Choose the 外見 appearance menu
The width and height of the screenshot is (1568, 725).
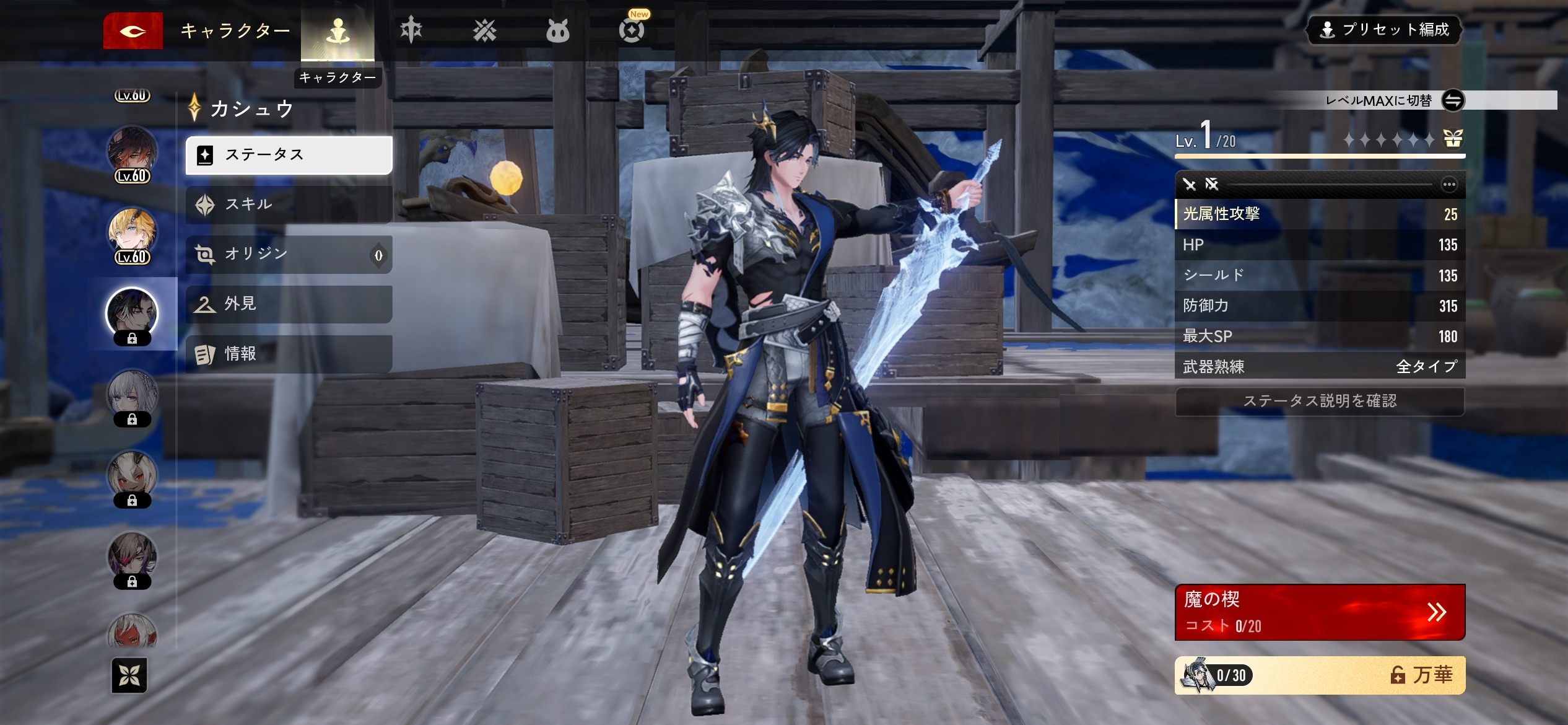(x=289, y=304)
